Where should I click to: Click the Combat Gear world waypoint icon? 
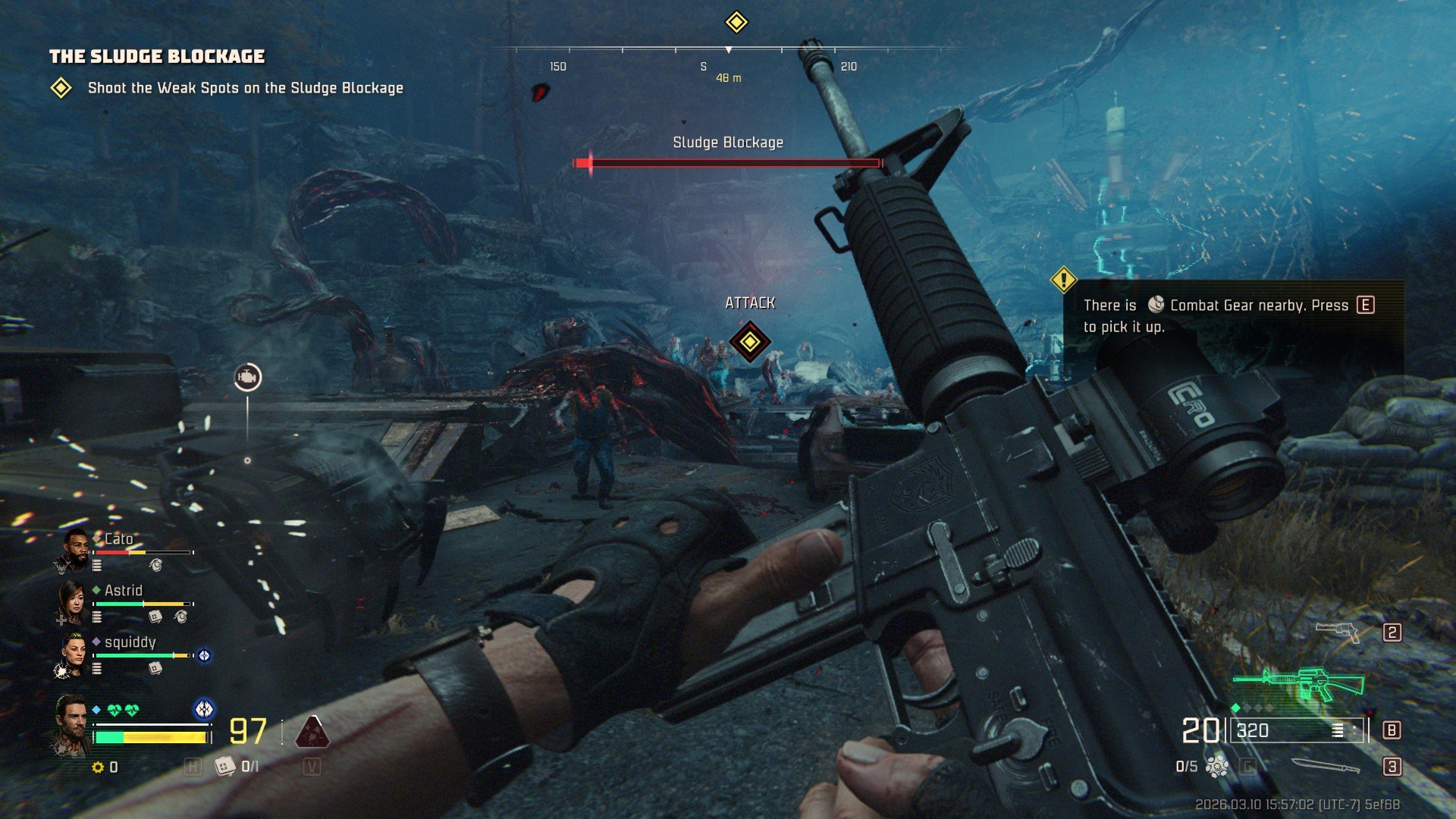247,377
